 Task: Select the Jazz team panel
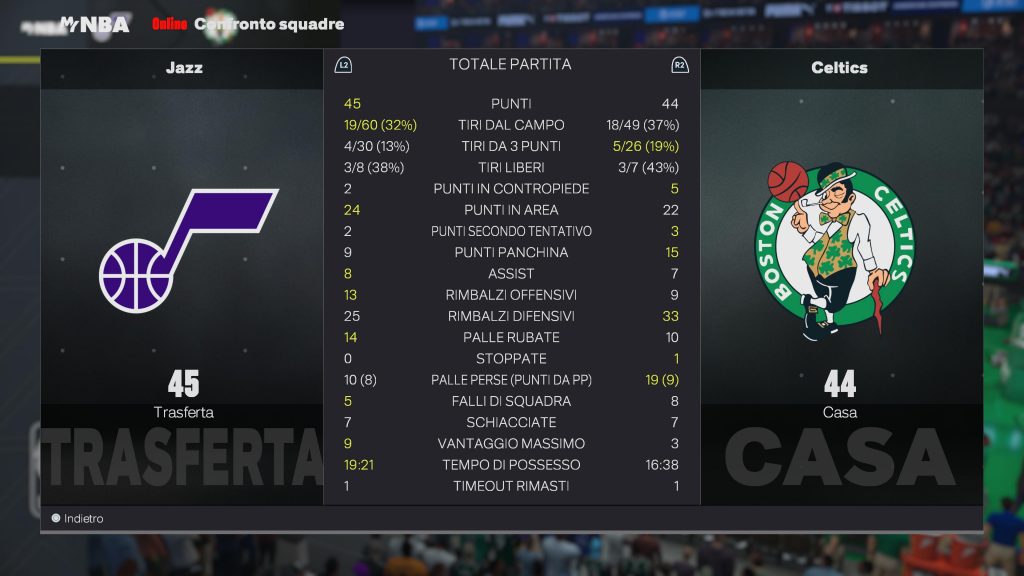[x=183, y=270]
